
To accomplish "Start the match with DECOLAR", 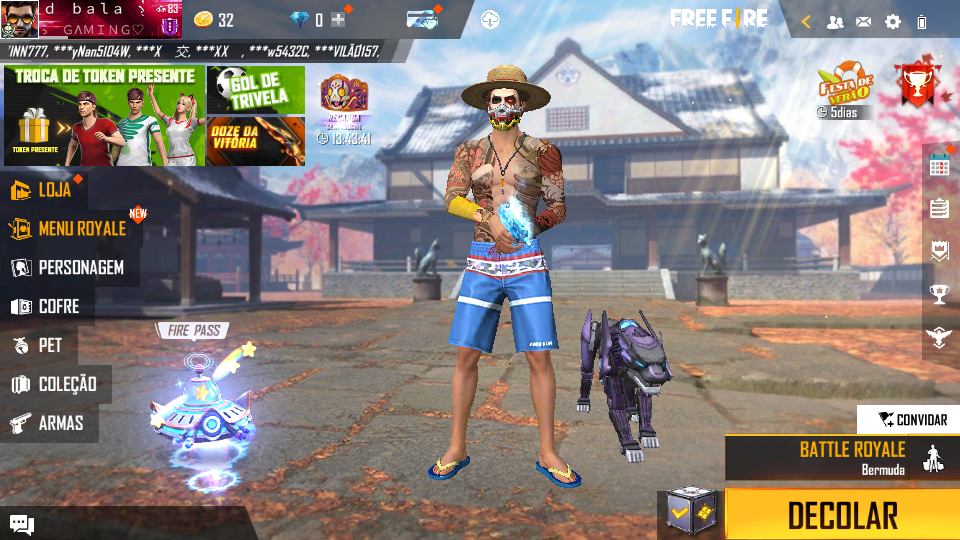I will pos(842,515).
